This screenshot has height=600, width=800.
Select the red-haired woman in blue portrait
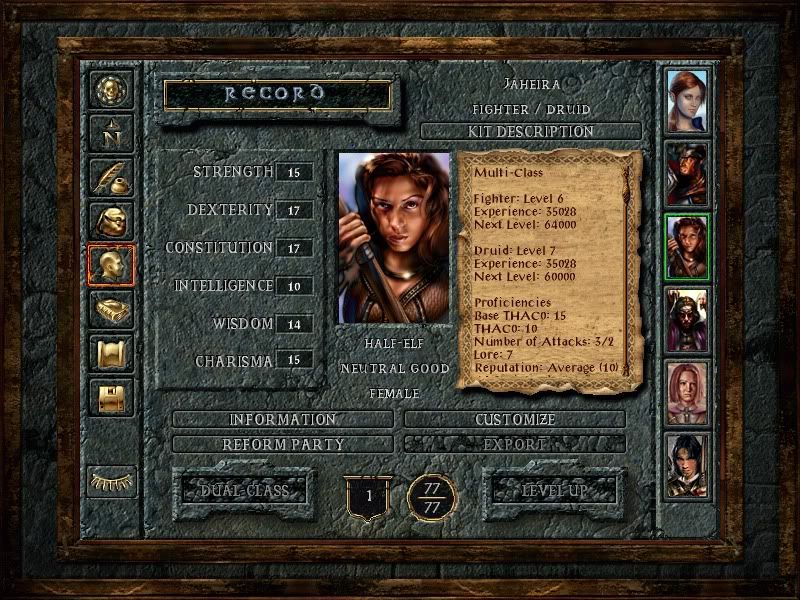click(x=687, y=100)
